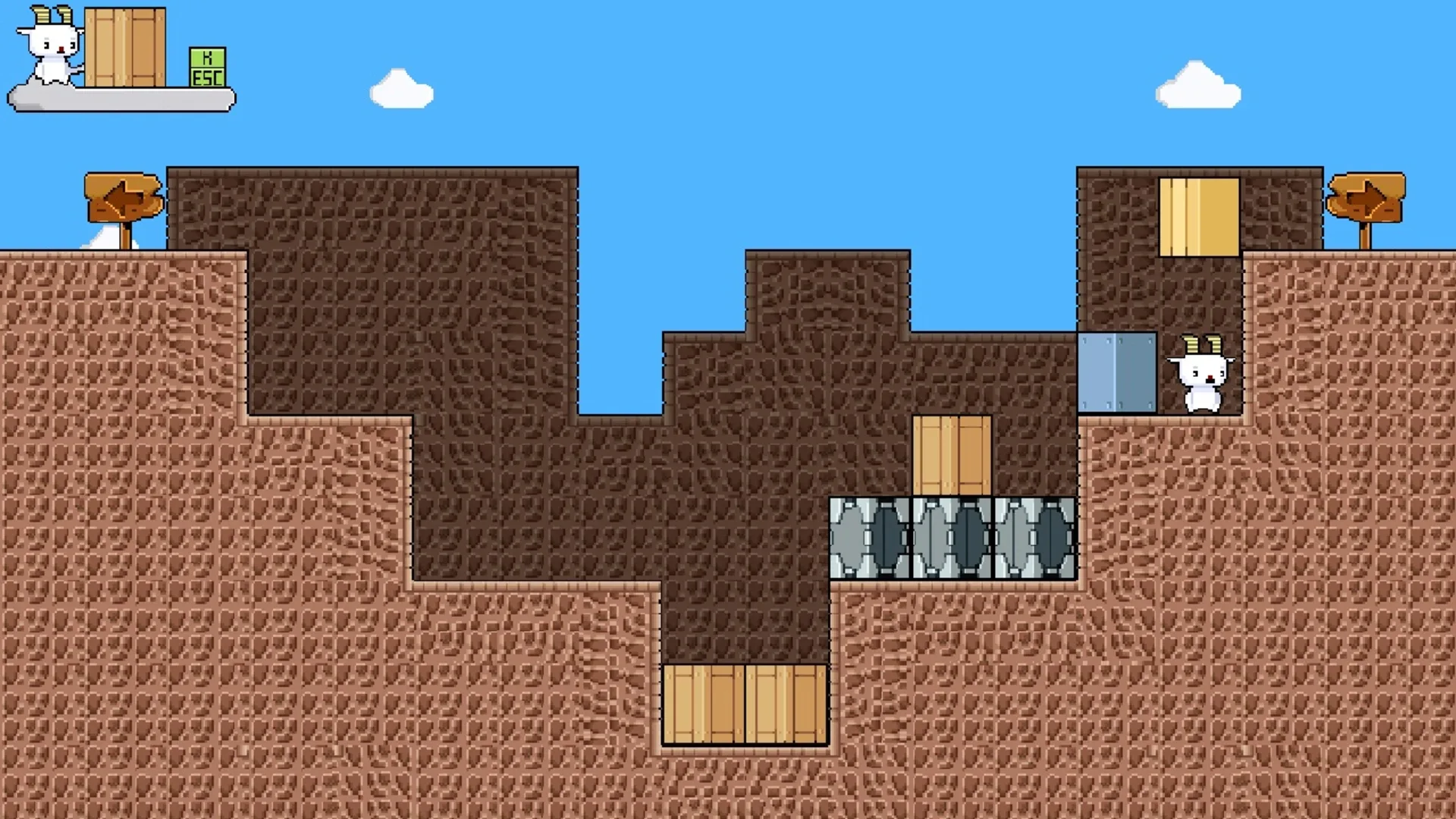This screenshot has height=819, width=1456.
Task: Click the yellow hay block on the right ledge
Action: point(1198,216)
